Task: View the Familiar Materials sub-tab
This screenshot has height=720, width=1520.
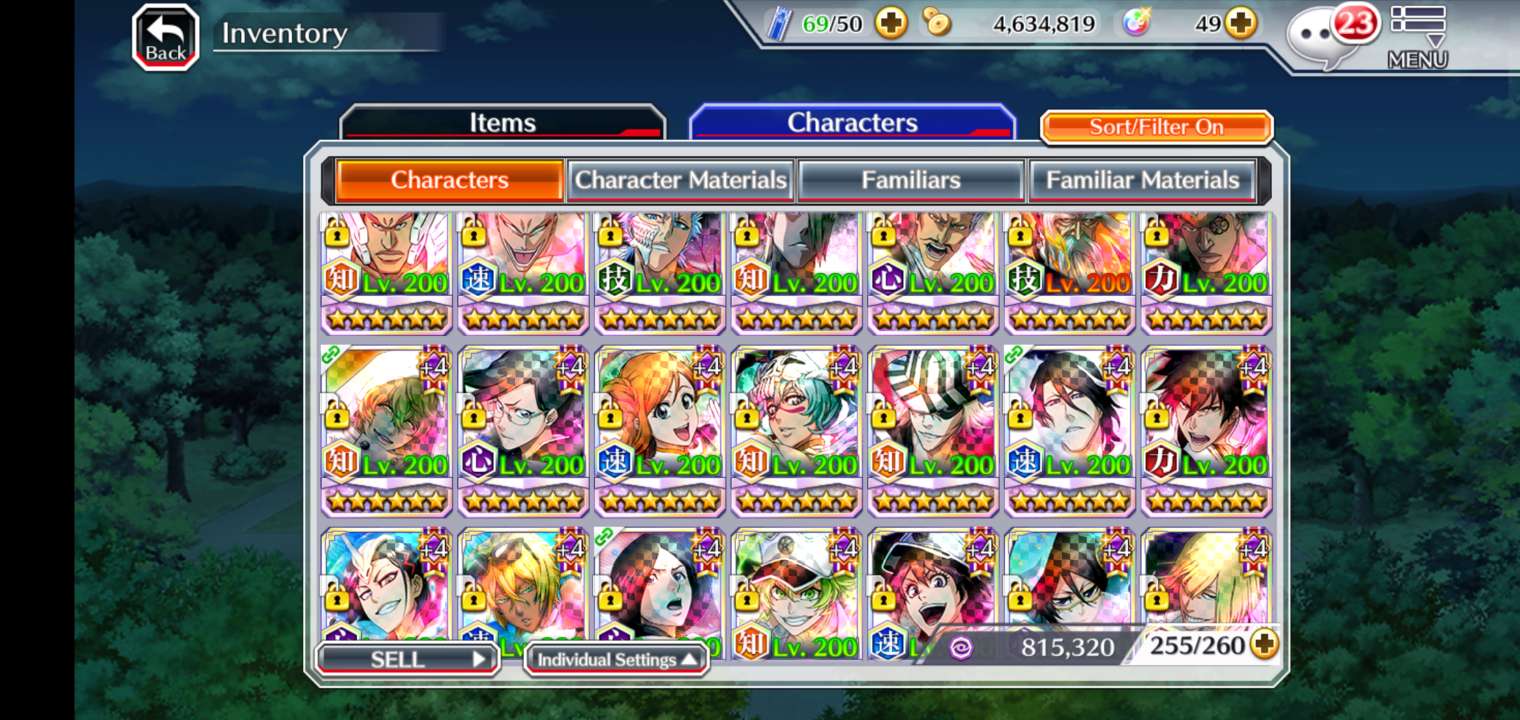Action: pos(1142,180)
